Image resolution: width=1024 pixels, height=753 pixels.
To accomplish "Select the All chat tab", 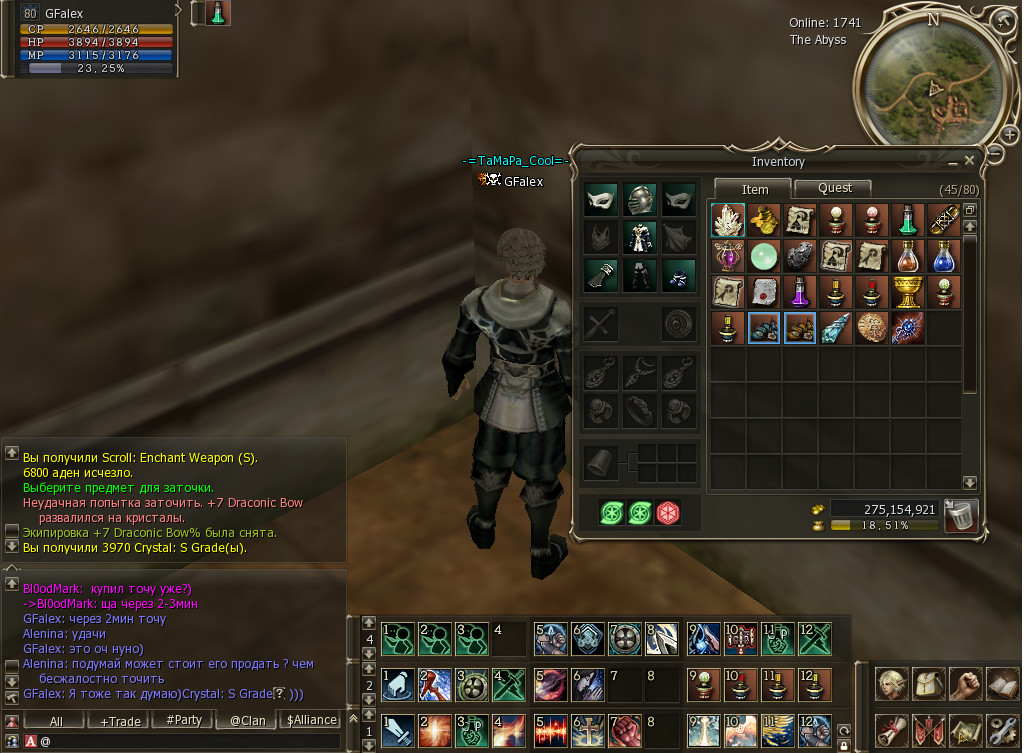I will pos(56,720).
